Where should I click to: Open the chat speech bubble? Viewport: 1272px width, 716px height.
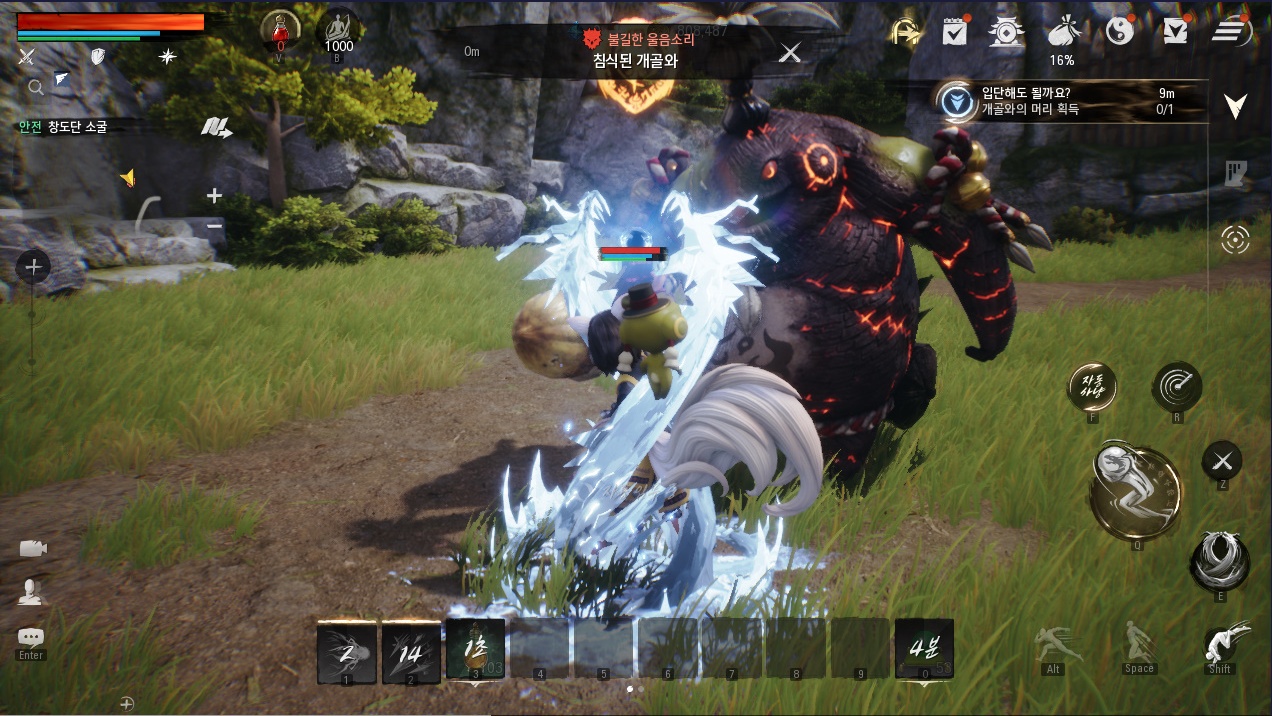pos(31,637)
